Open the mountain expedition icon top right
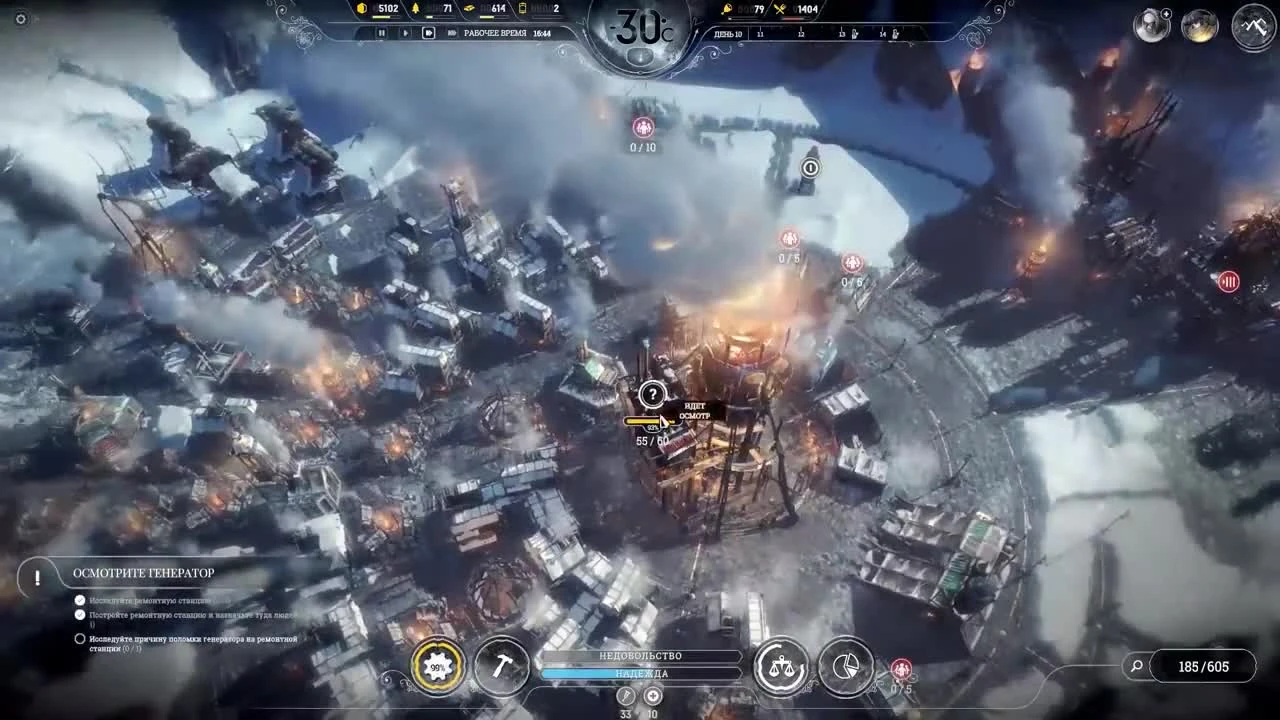The image size is (1280, 720). pyautogui.click(x=1253, y=24)
